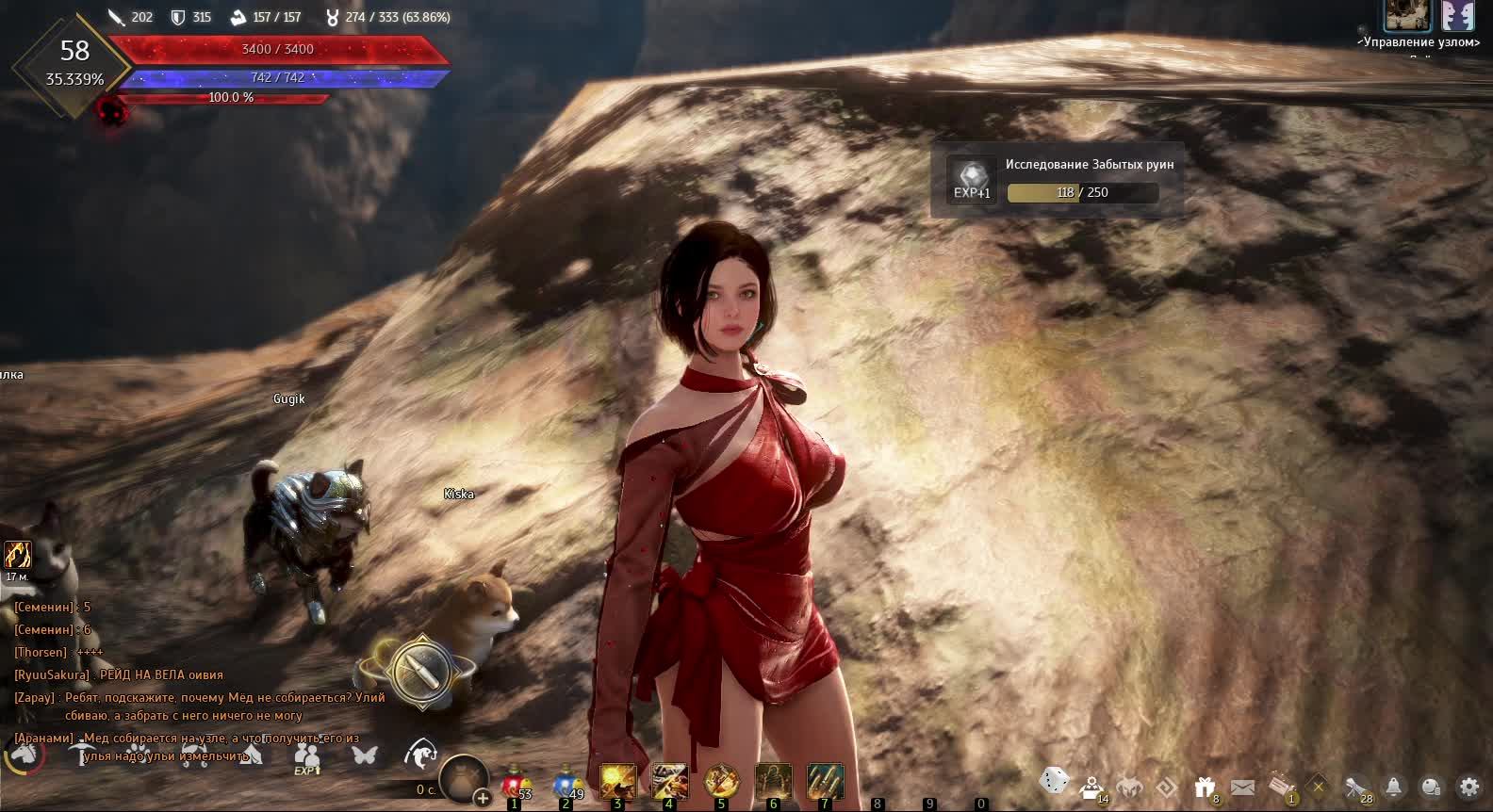Select the Forgotten Ruins exploration tracker
Image resolution: width=1493 pixels, height=812 pixels.
point(1058,179)
